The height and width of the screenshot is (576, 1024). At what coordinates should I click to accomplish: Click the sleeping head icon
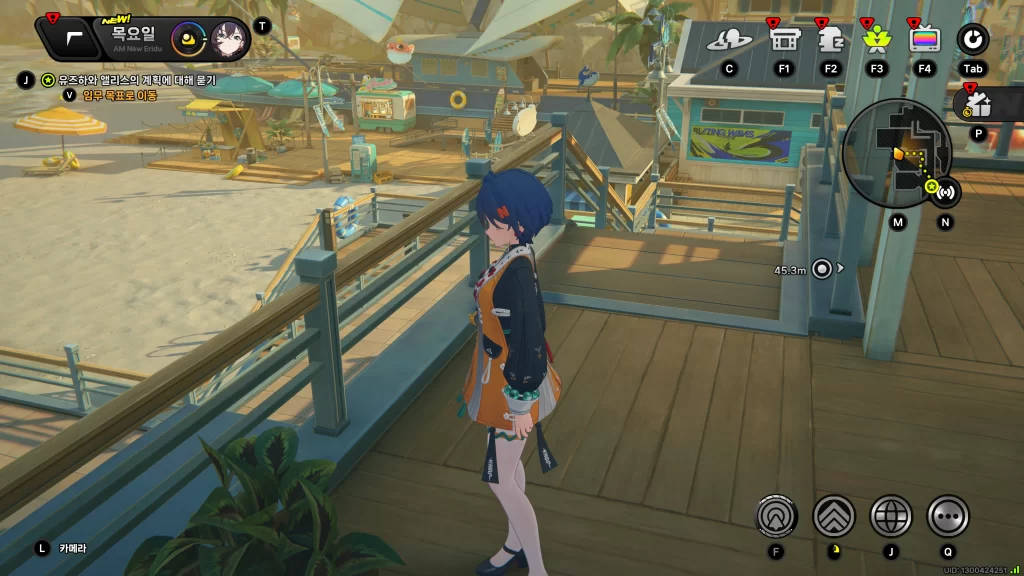click(830, 40)
